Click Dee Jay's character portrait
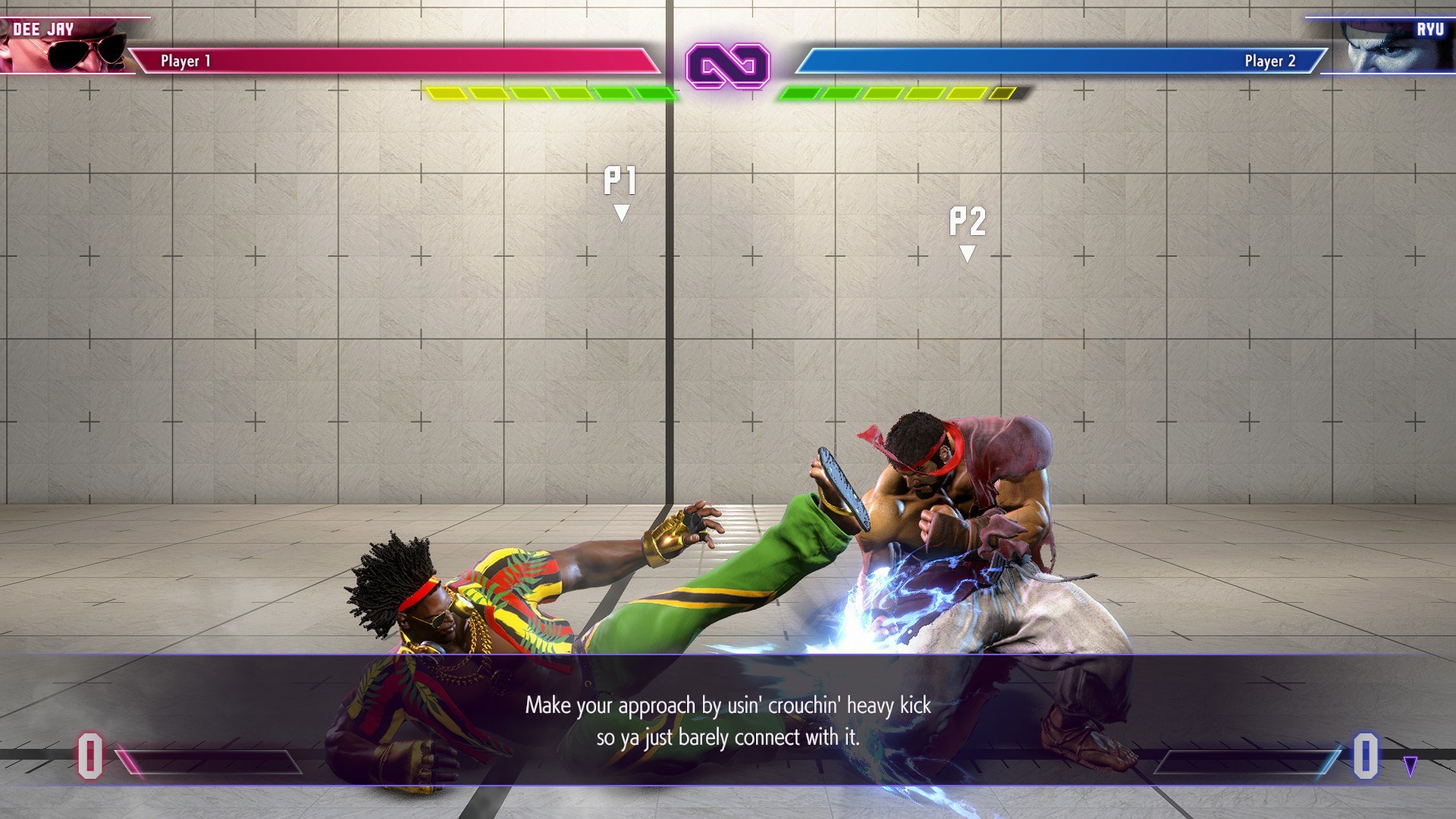 point(68,45)
